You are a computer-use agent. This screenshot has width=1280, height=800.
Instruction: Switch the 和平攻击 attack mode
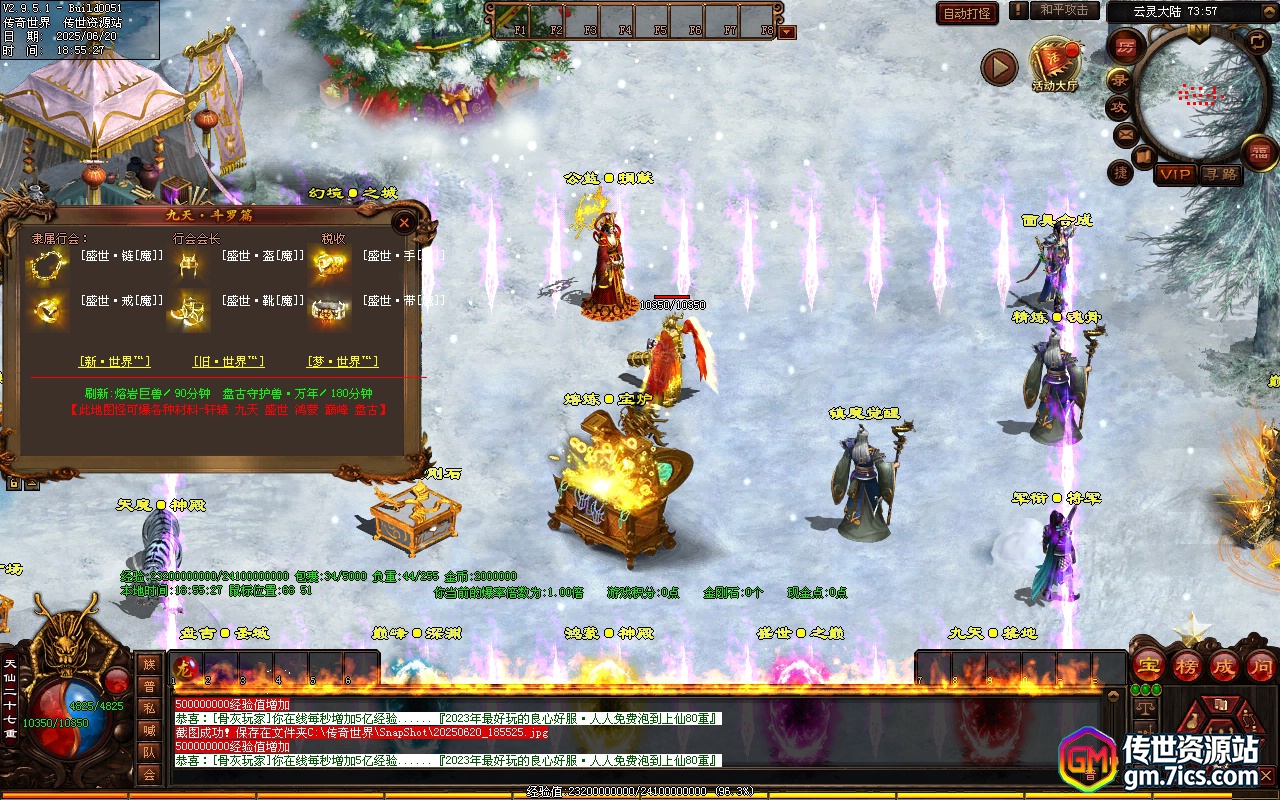1064,10
